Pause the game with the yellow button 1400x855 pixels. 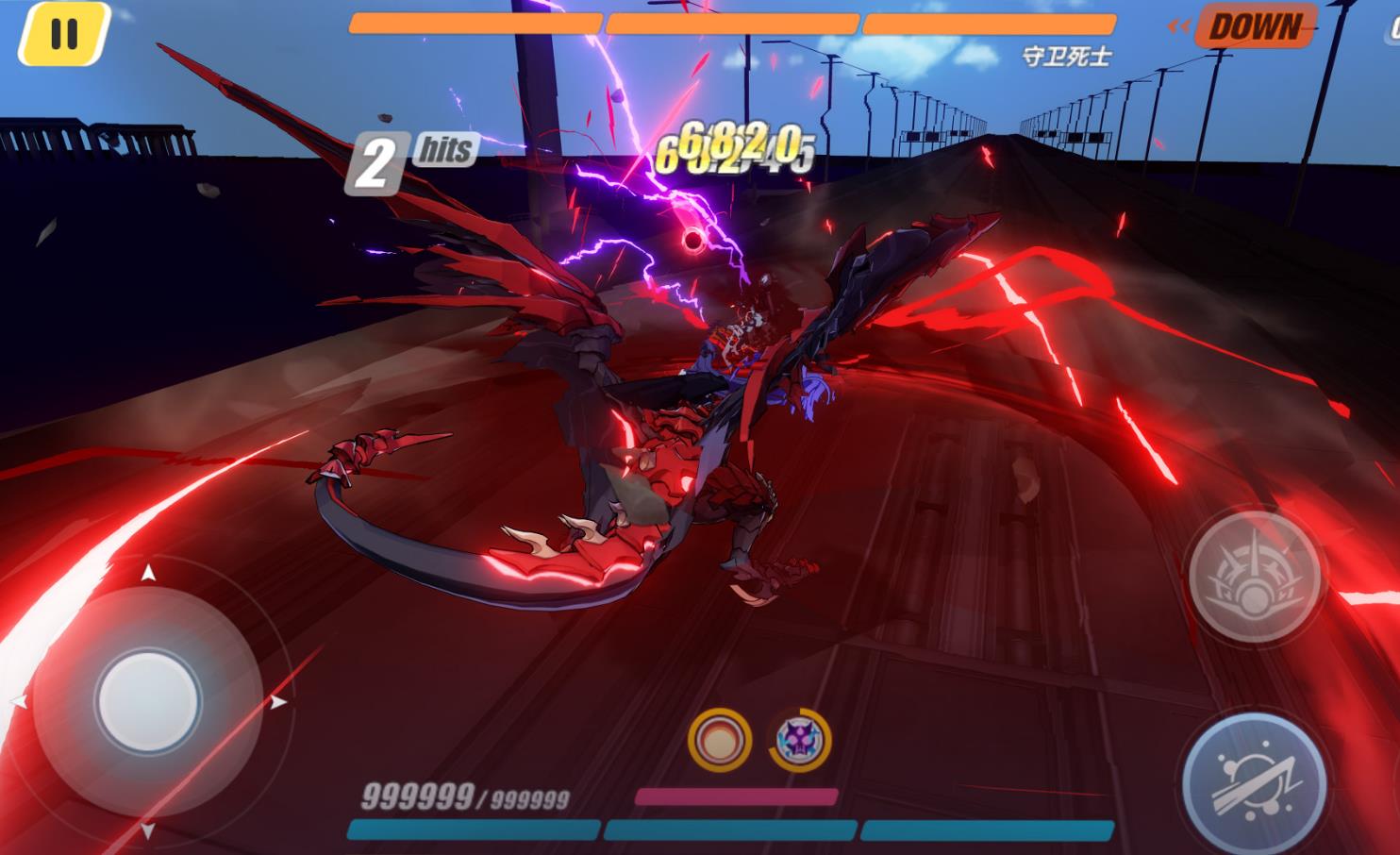click(64, 35)
